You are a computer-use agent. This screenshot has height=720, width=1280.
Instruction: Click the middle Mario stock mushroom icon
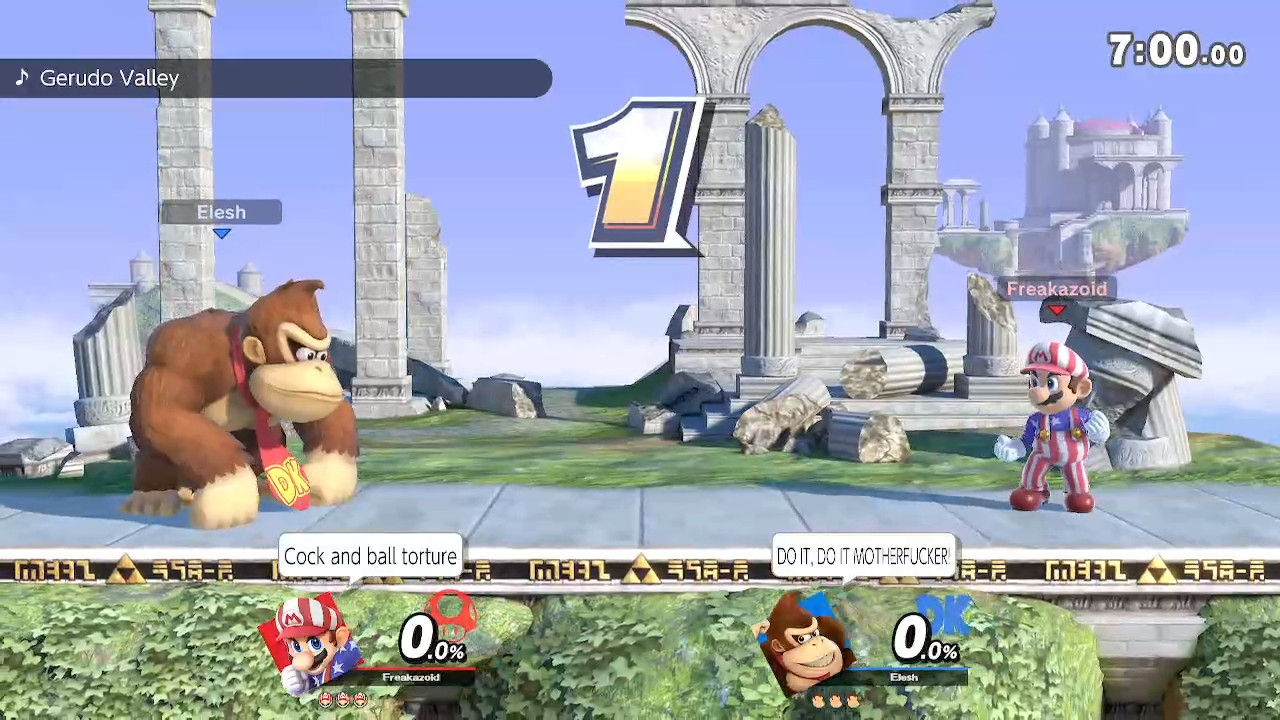(343, 699)
